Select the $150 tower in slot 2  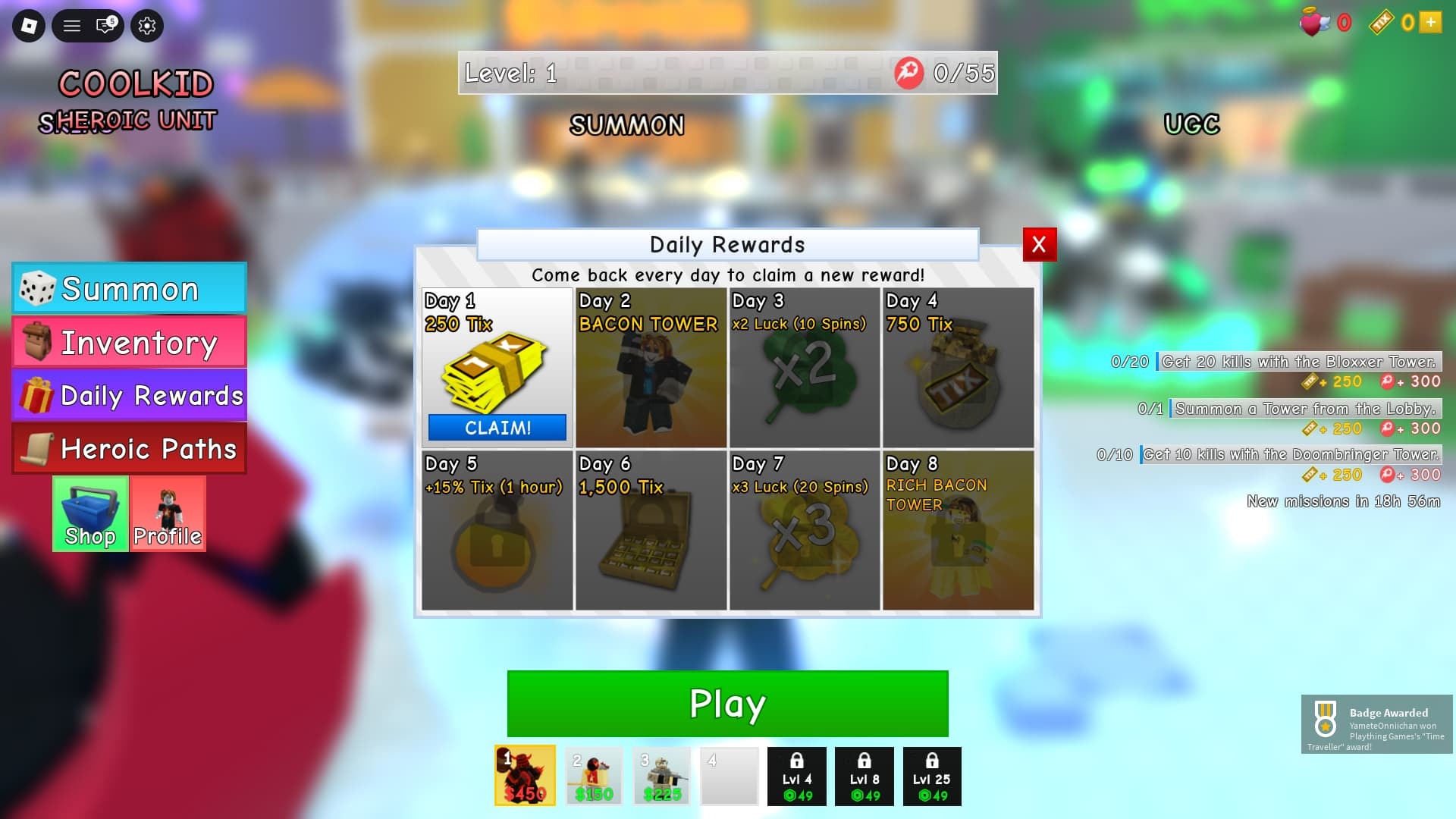coord(592,775)
